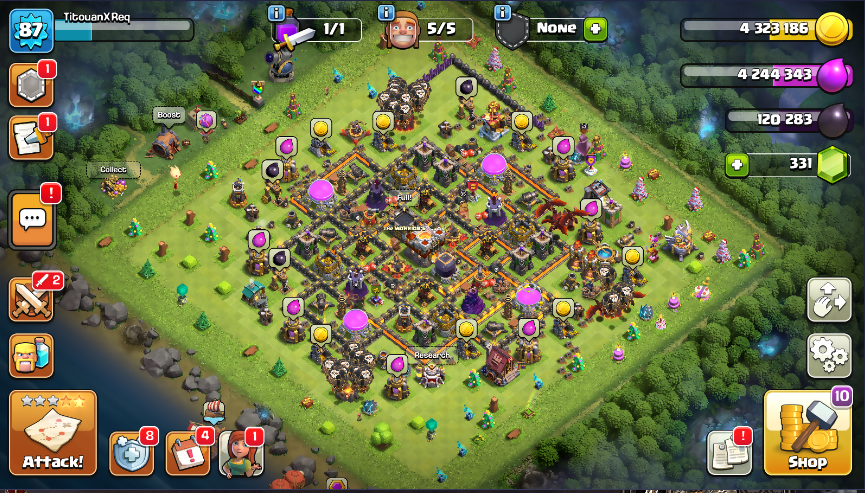Show info for the builder 5/5 counter

385,12
